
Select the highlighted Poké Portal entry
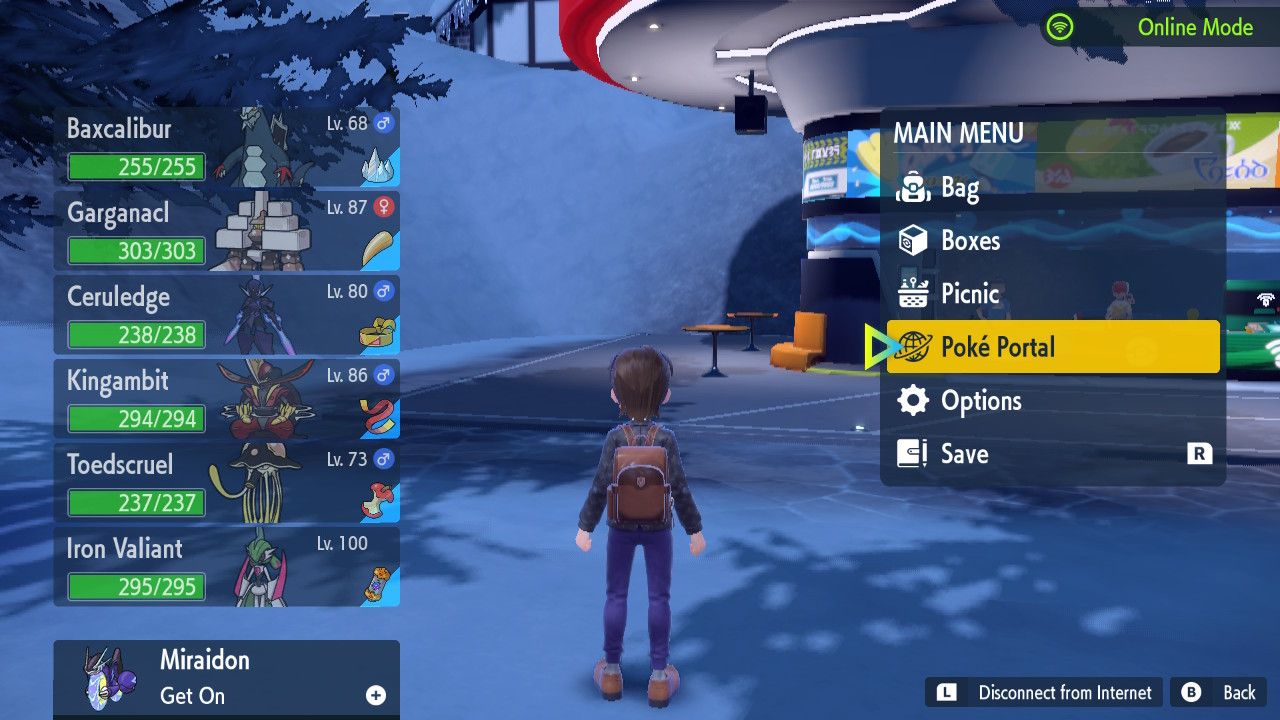1052,347
